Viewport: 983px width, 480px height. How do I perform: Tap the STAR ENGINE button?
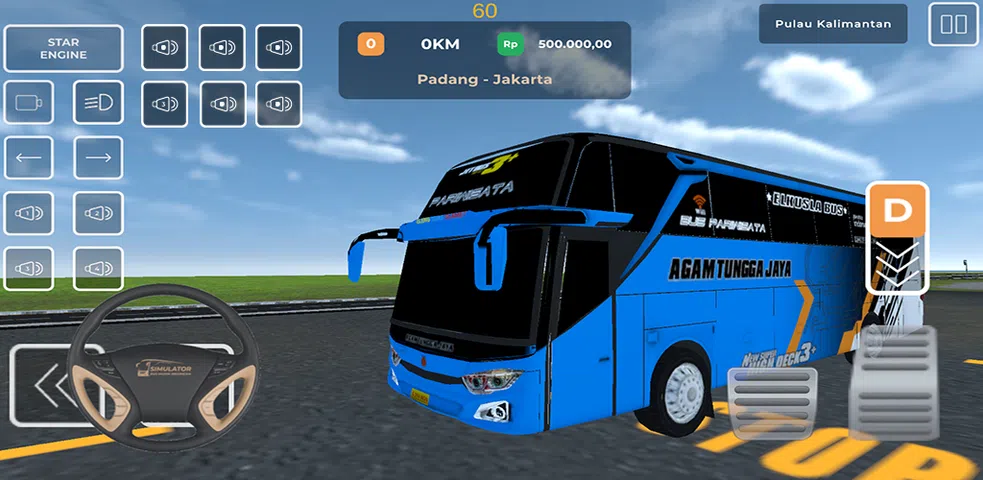click(x=64, y=48)
